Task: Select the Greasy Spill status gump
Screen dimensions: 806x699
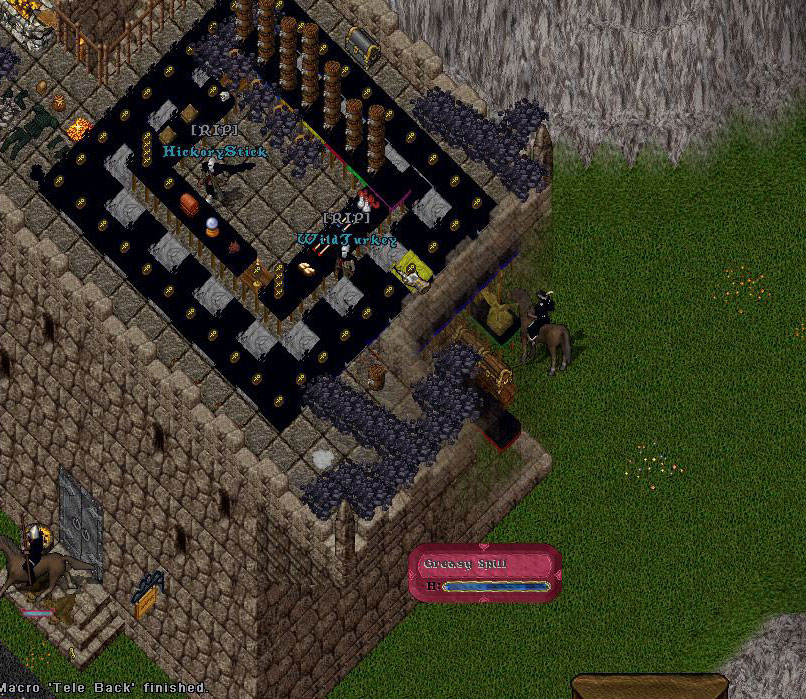Action: pyautogui.click(x=484, y=572)
